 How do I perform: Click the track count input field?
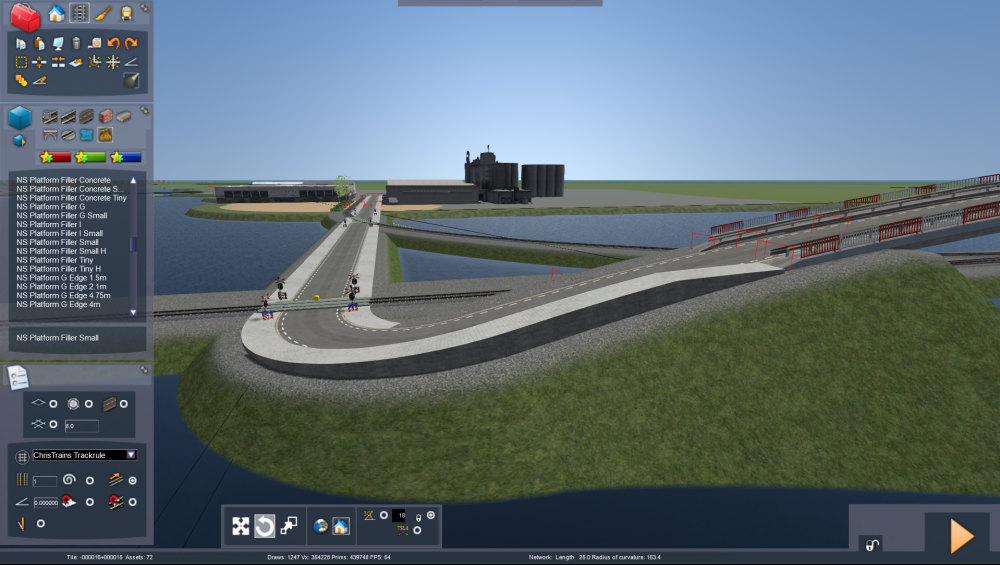coord(45,481)
